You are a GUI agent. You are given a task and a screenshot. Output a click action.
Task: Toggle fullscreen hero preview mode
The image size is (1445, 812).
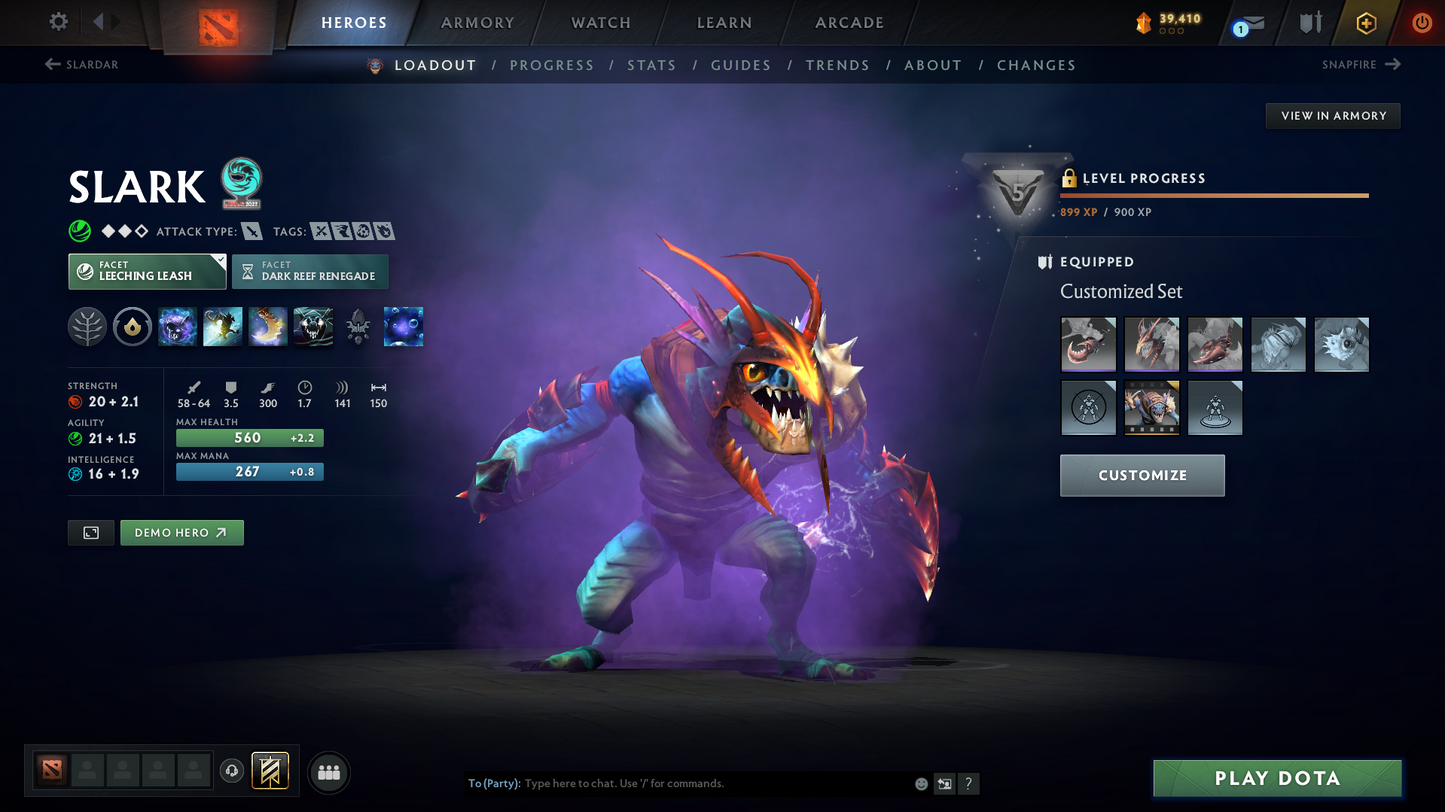point(90,532)
